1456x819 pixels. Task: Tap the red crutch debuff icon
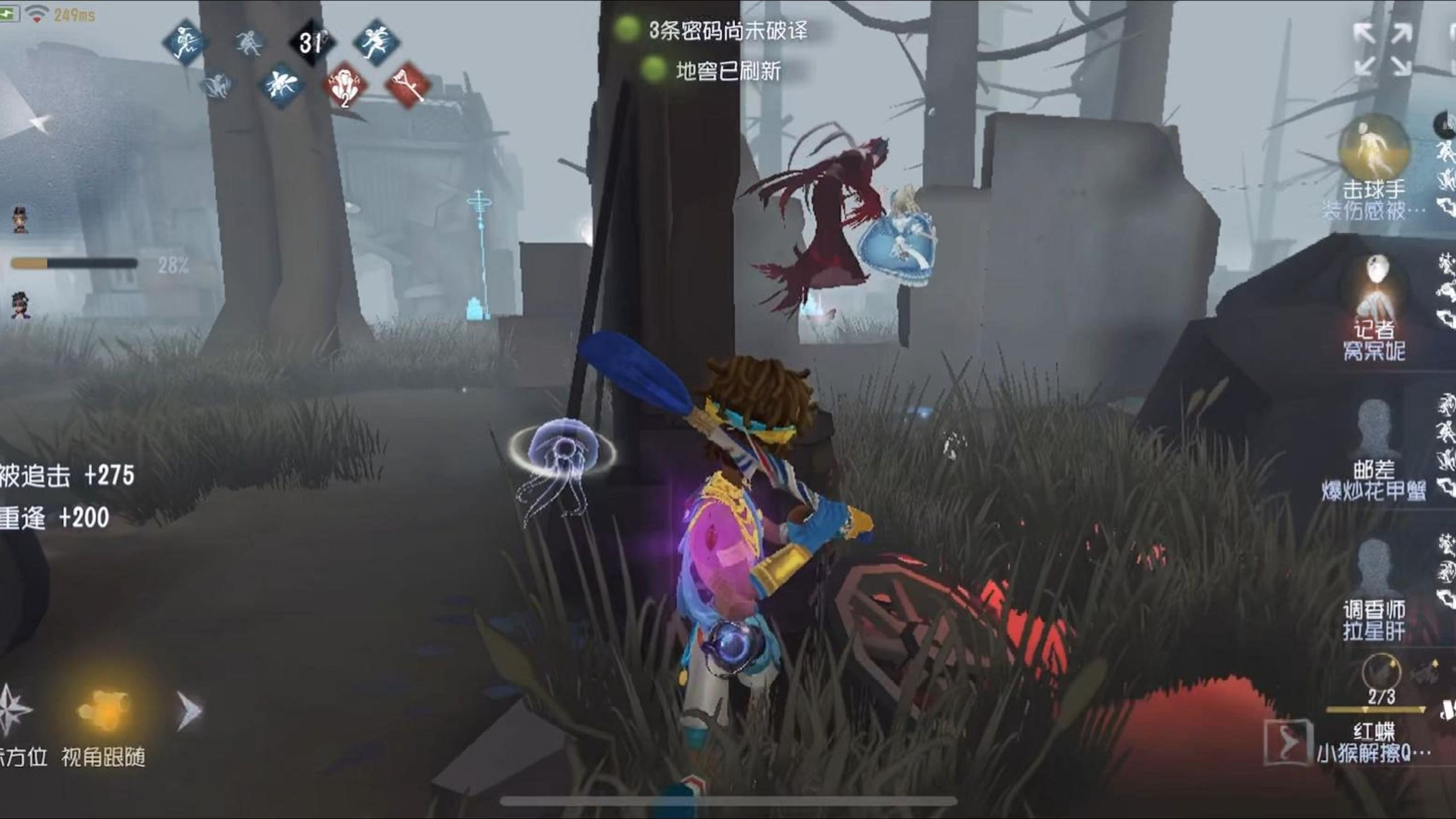coord(407,85)
